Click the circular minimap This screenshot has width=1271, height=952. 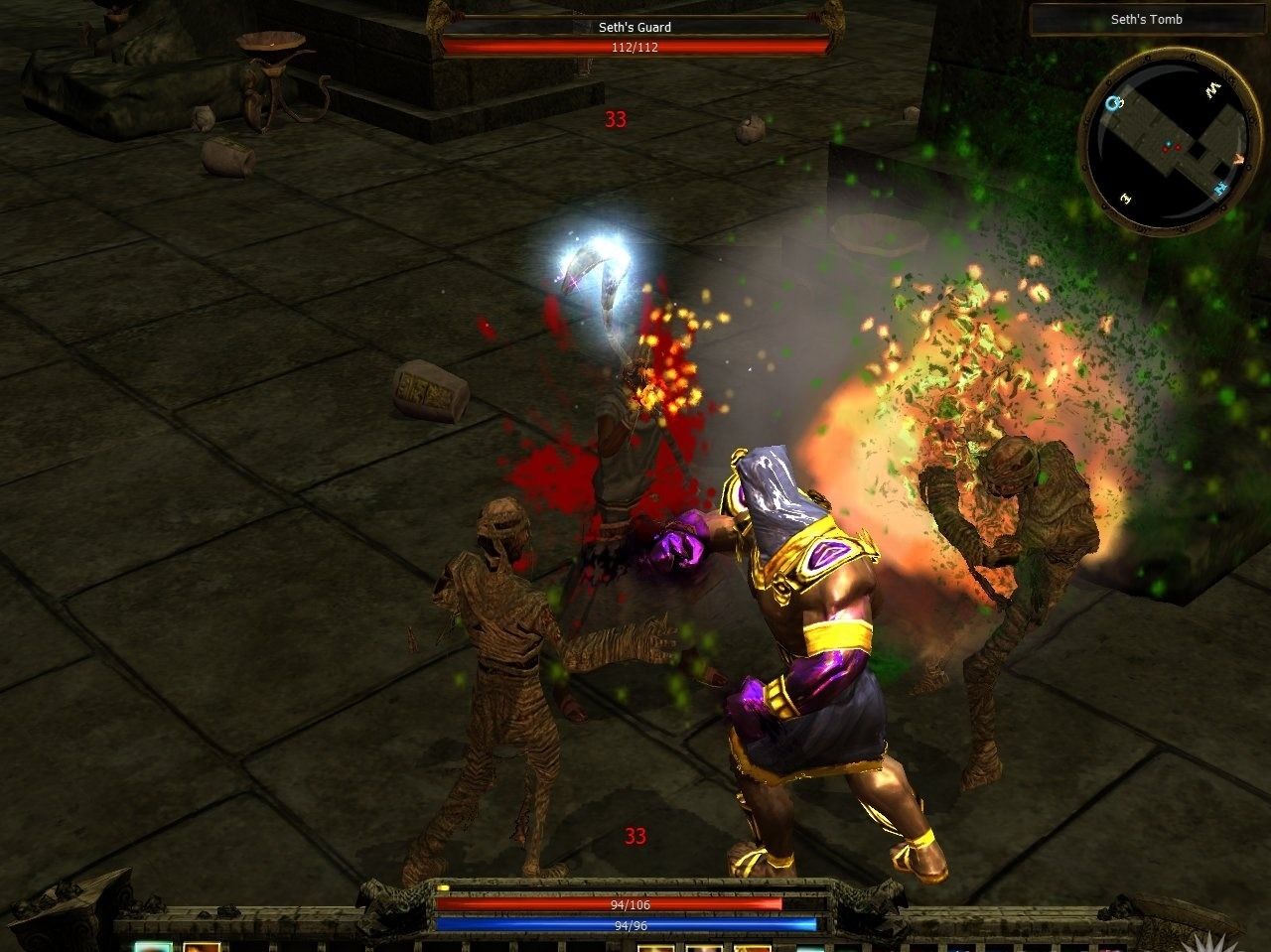pos(1170,140)
